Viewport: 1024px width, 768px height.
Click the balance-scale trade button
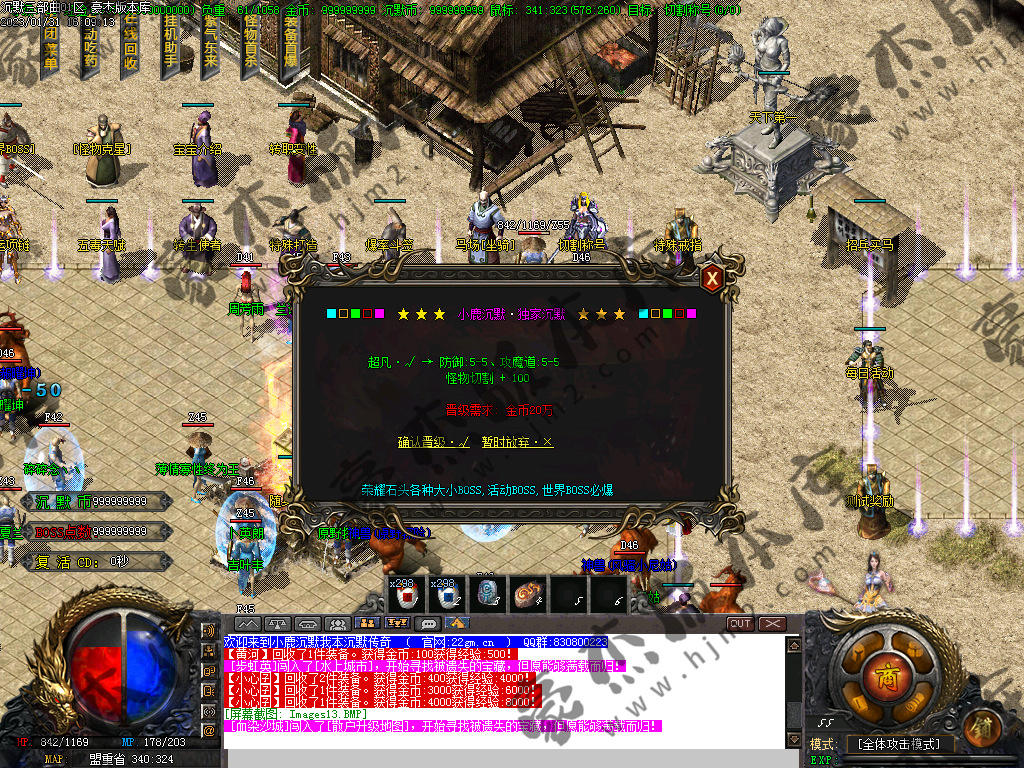click(276, 624)
